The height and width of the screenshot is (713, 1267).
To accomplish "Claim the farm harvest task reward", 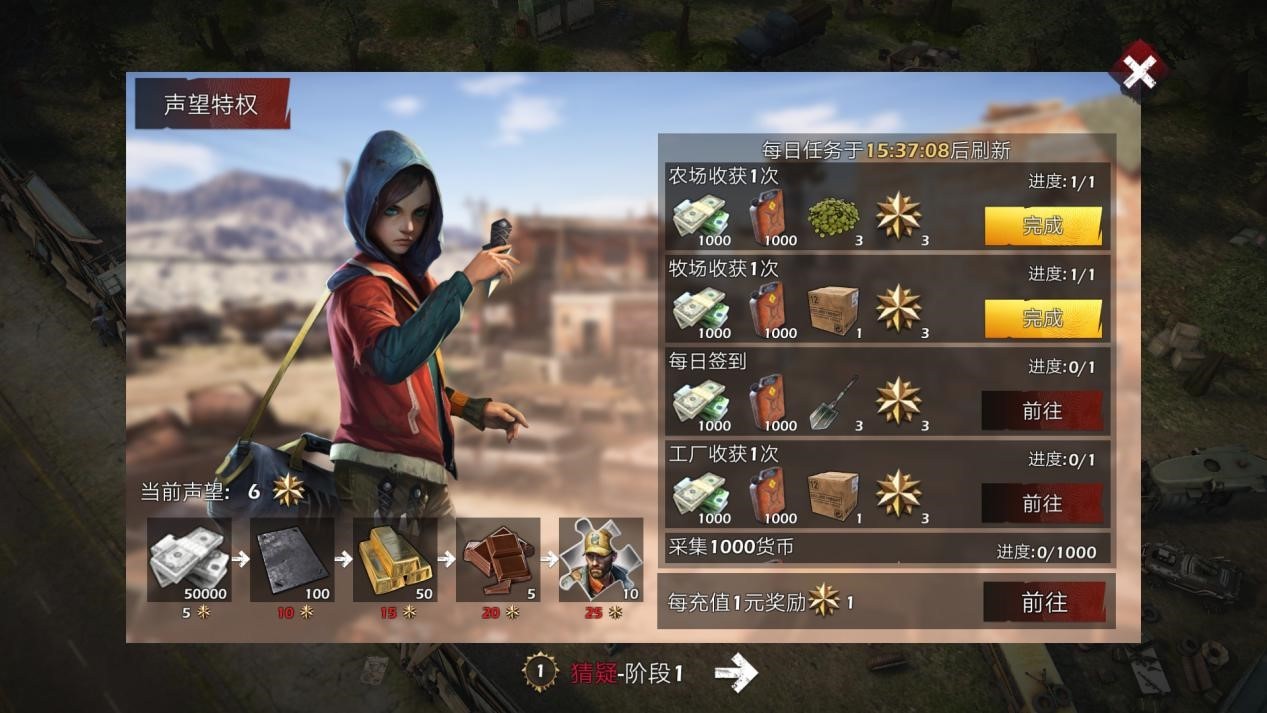I will coord(1043,226).
